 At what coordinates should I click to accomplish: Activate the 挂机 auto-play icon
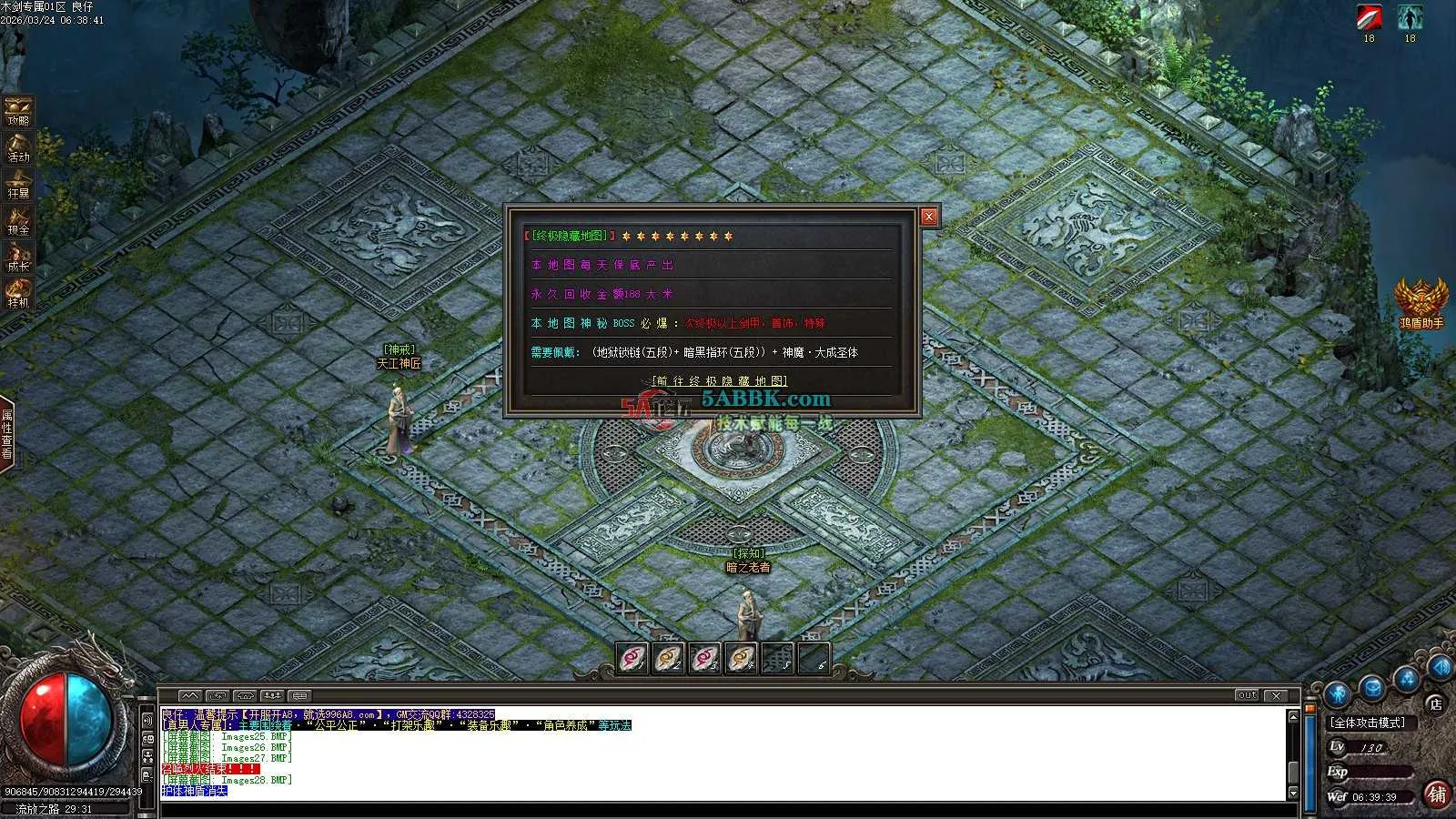point(18,293)
